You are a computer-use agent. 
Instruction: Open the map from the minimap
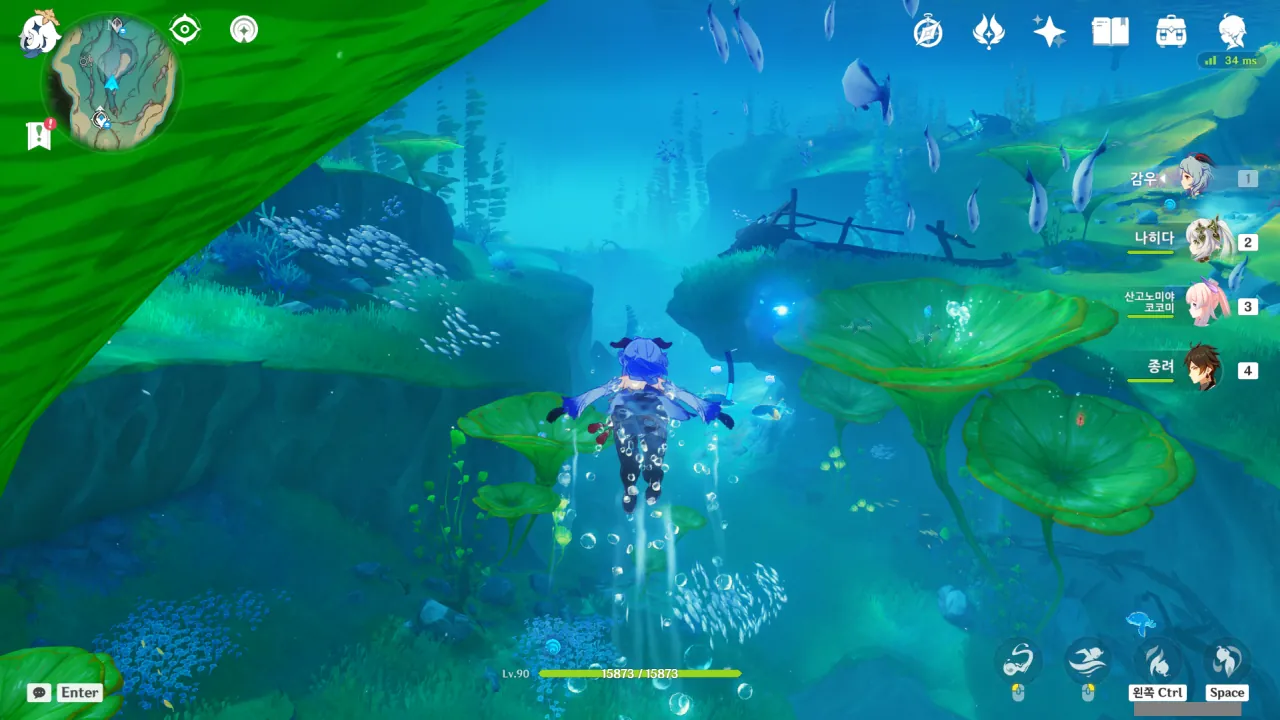[x=111, y=82]
